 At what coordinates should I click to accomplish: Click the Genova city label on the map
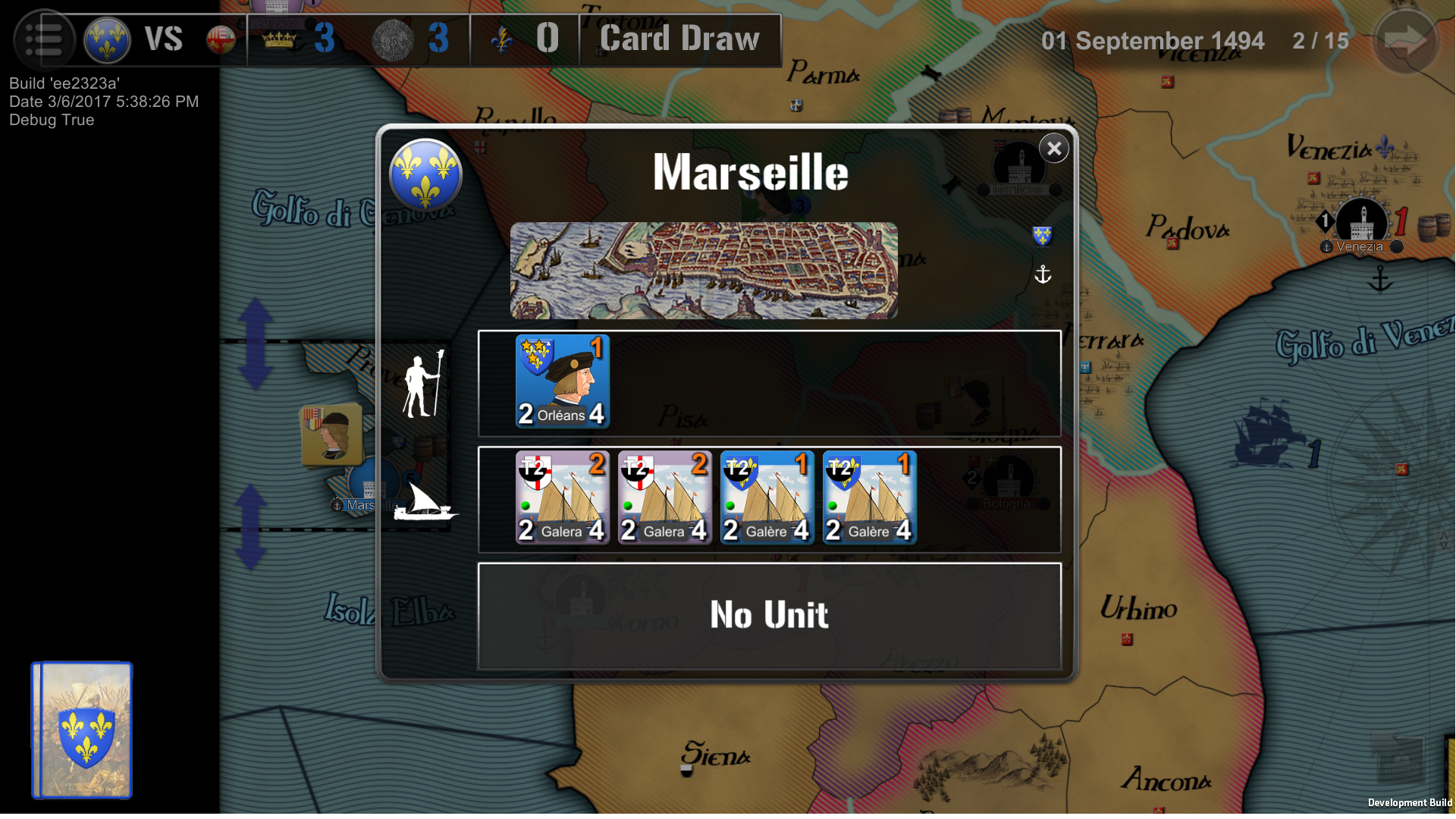pyautogui.click(x=275, y=23)
